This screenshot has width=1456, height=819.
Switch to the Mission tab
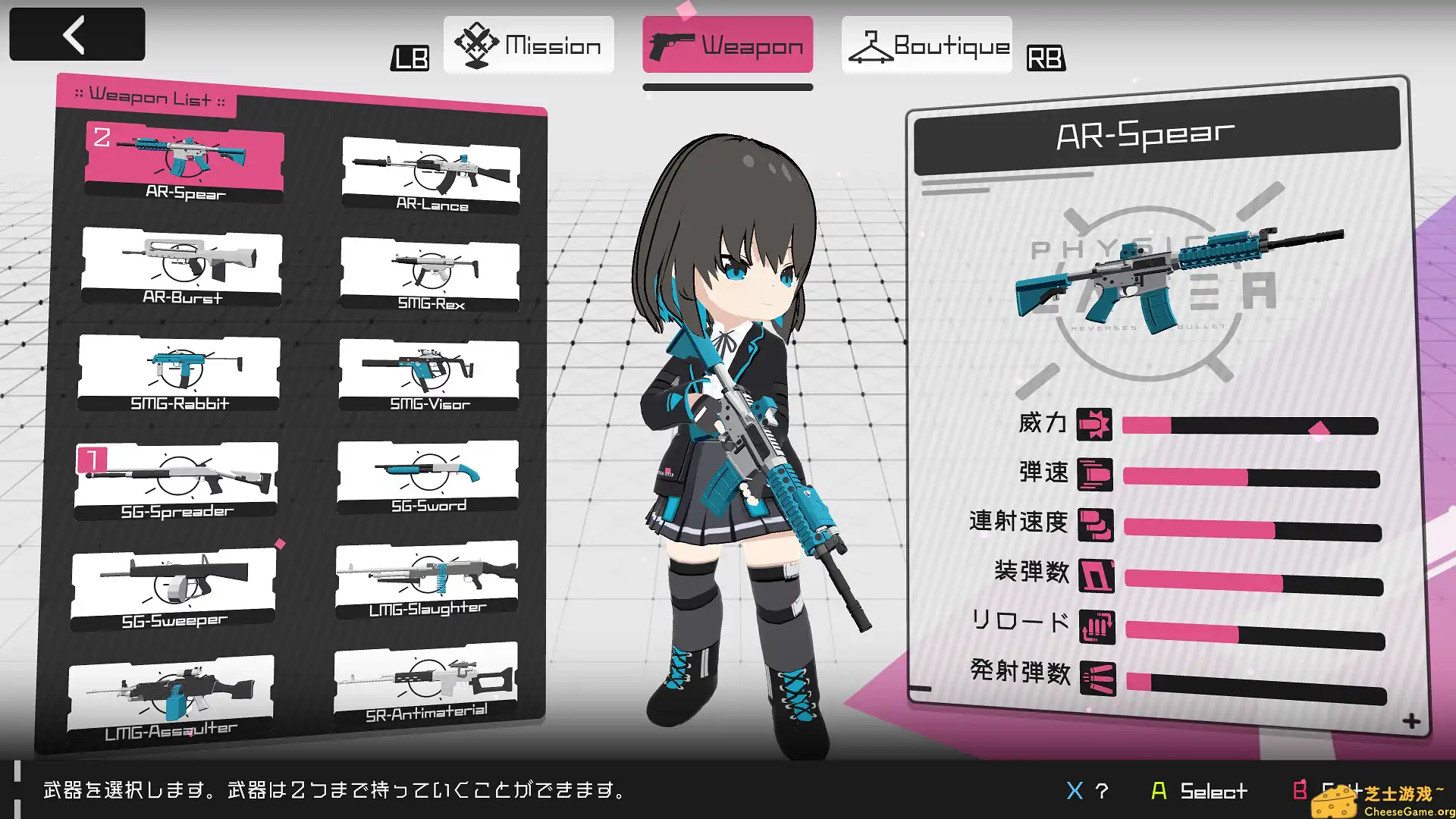click(529, 45)
